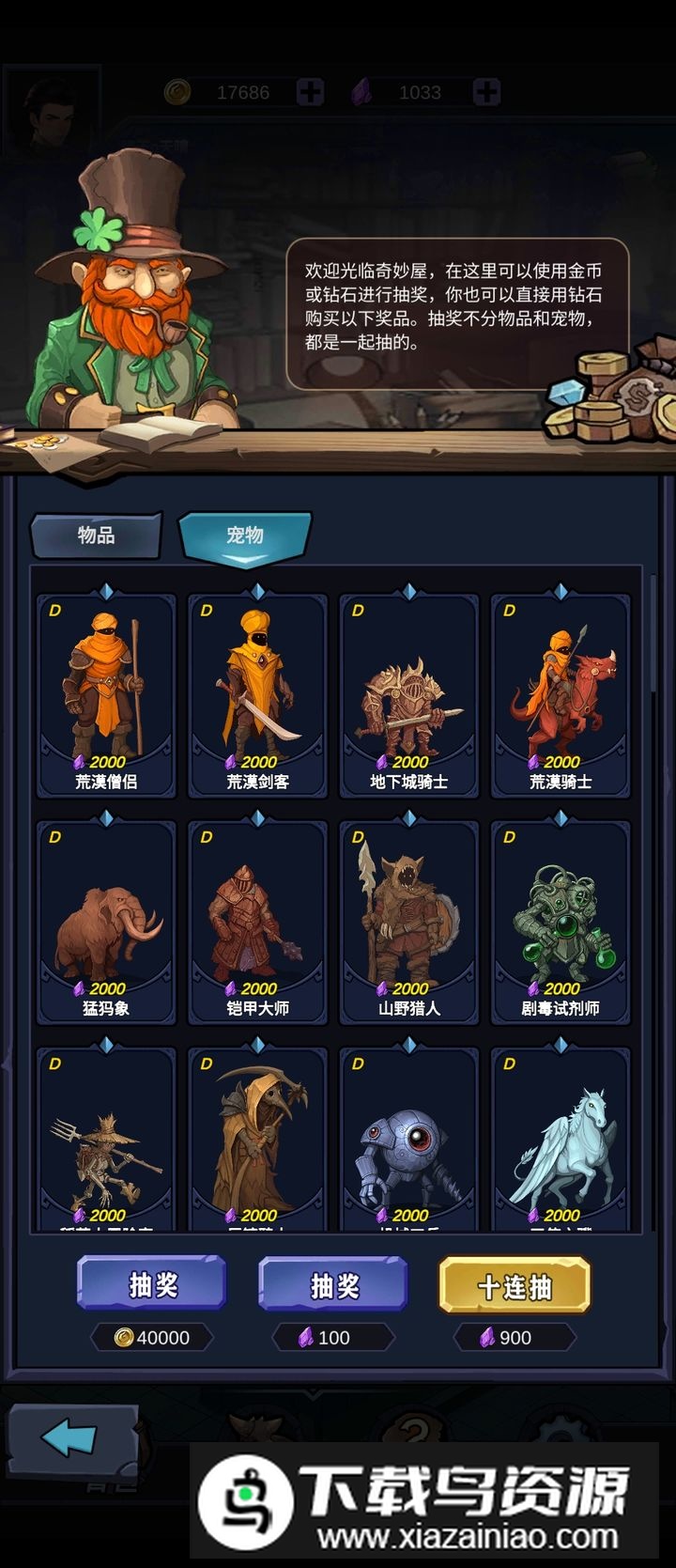Select the 荒漠剑客 pet card
The height and width of the screenshot is (1568, 676).
(x=257, y=695)
